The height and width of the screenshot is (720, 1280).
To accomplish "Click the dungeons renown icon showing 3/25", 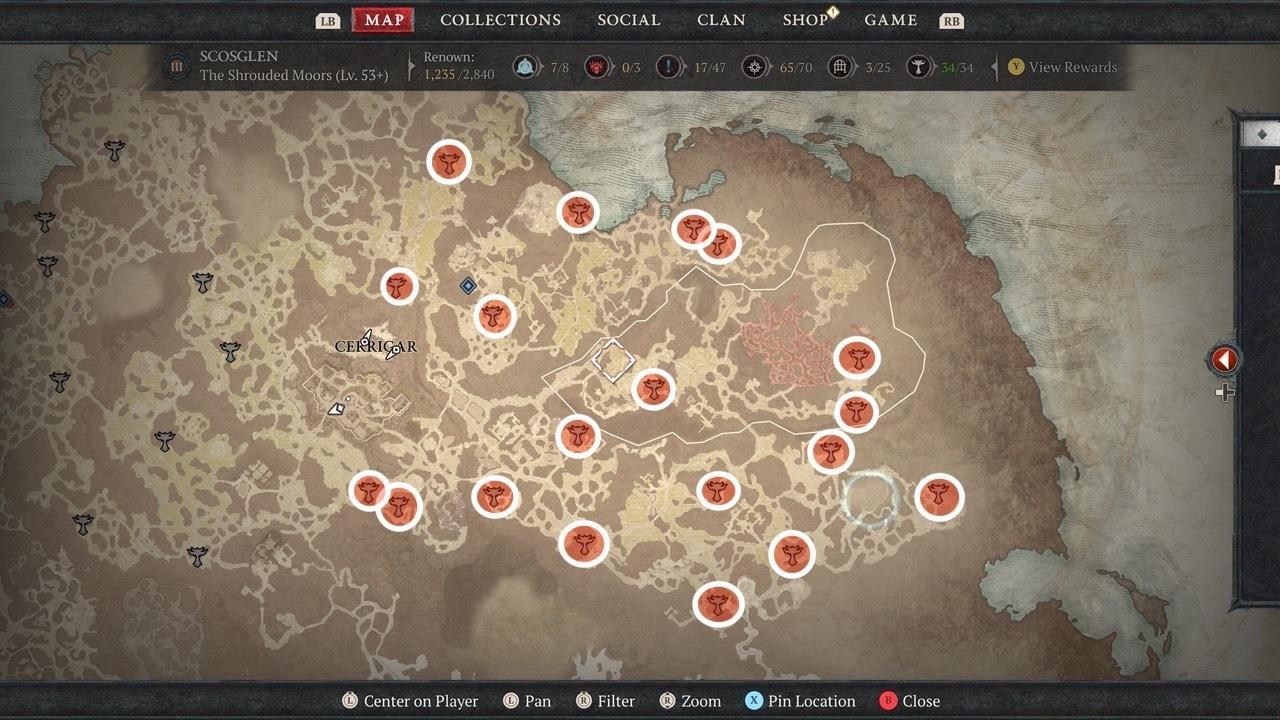I will tap(838, 68).
